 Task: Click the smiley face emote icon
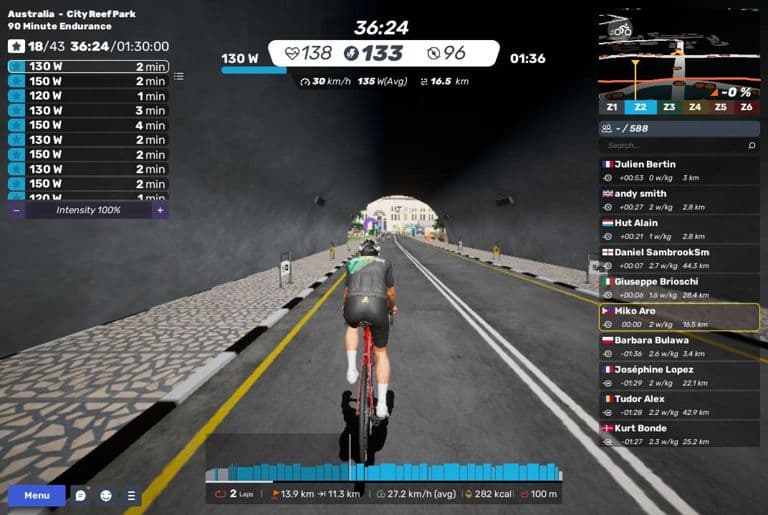coord(107,495)
